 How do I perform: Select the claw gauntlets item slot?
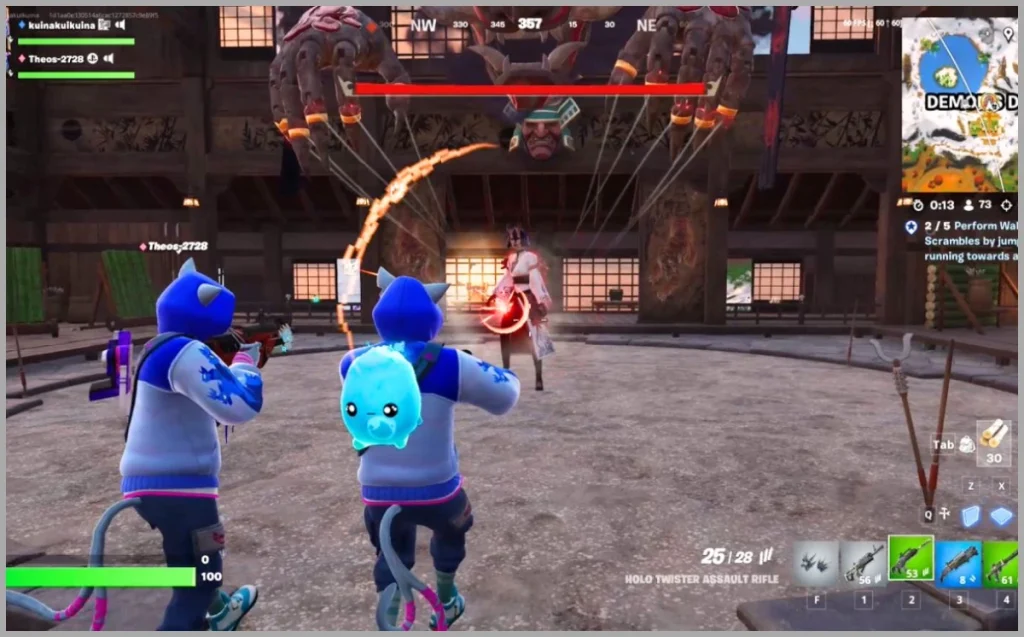[816, 563]
